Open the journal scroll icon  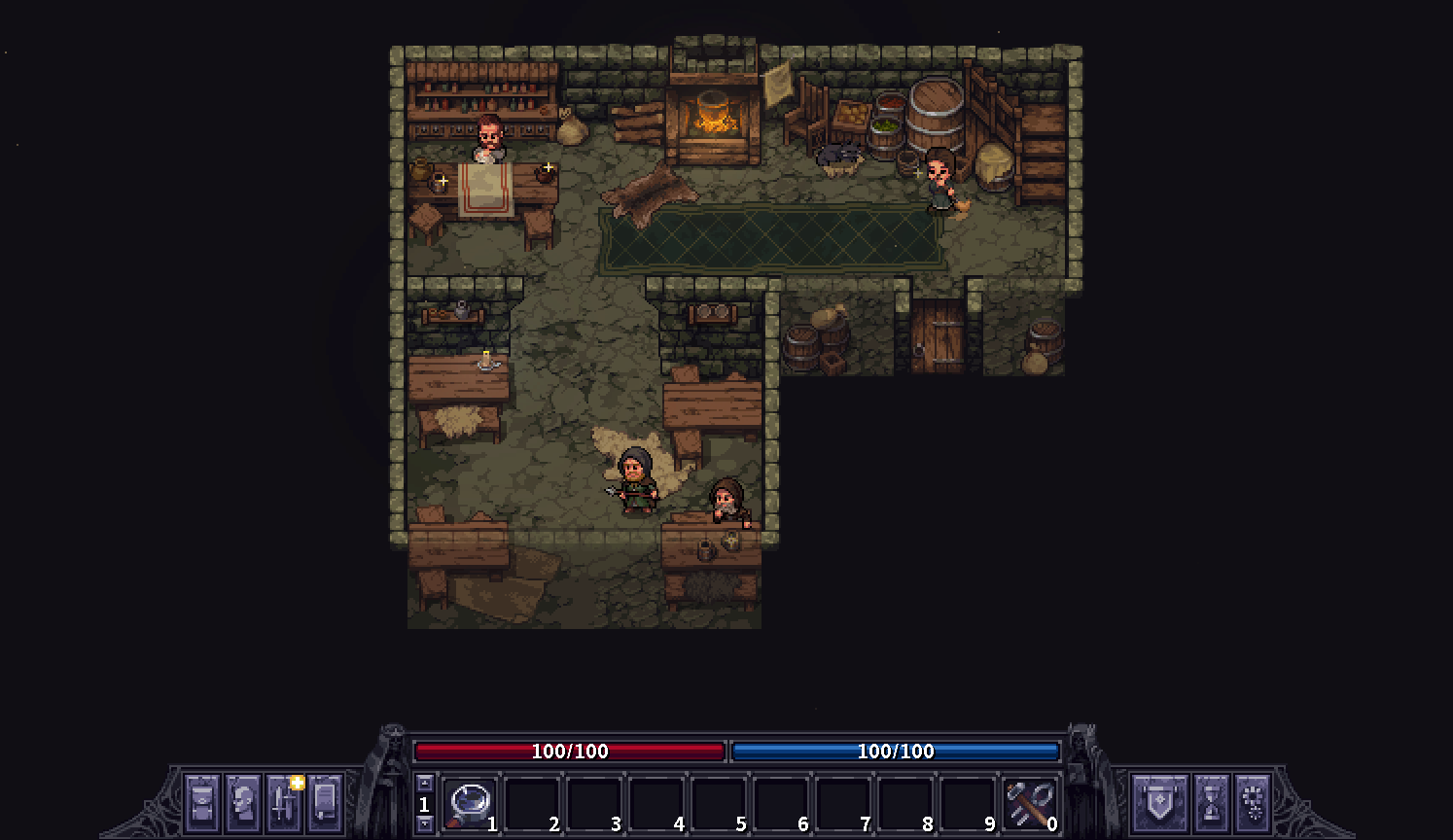(x=323, y=801)
